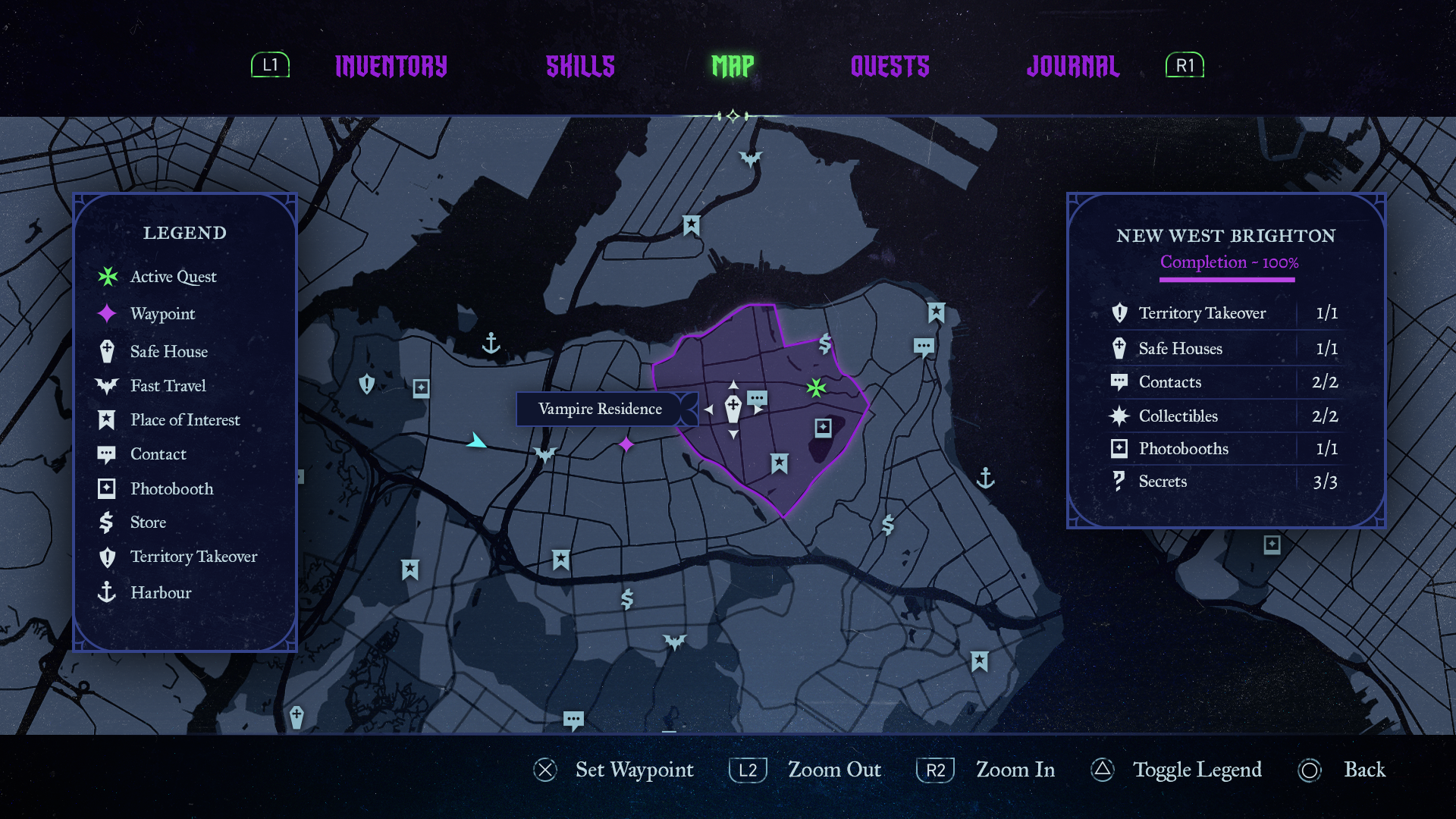Select the green Active Quest map marker

click(816, 388)
